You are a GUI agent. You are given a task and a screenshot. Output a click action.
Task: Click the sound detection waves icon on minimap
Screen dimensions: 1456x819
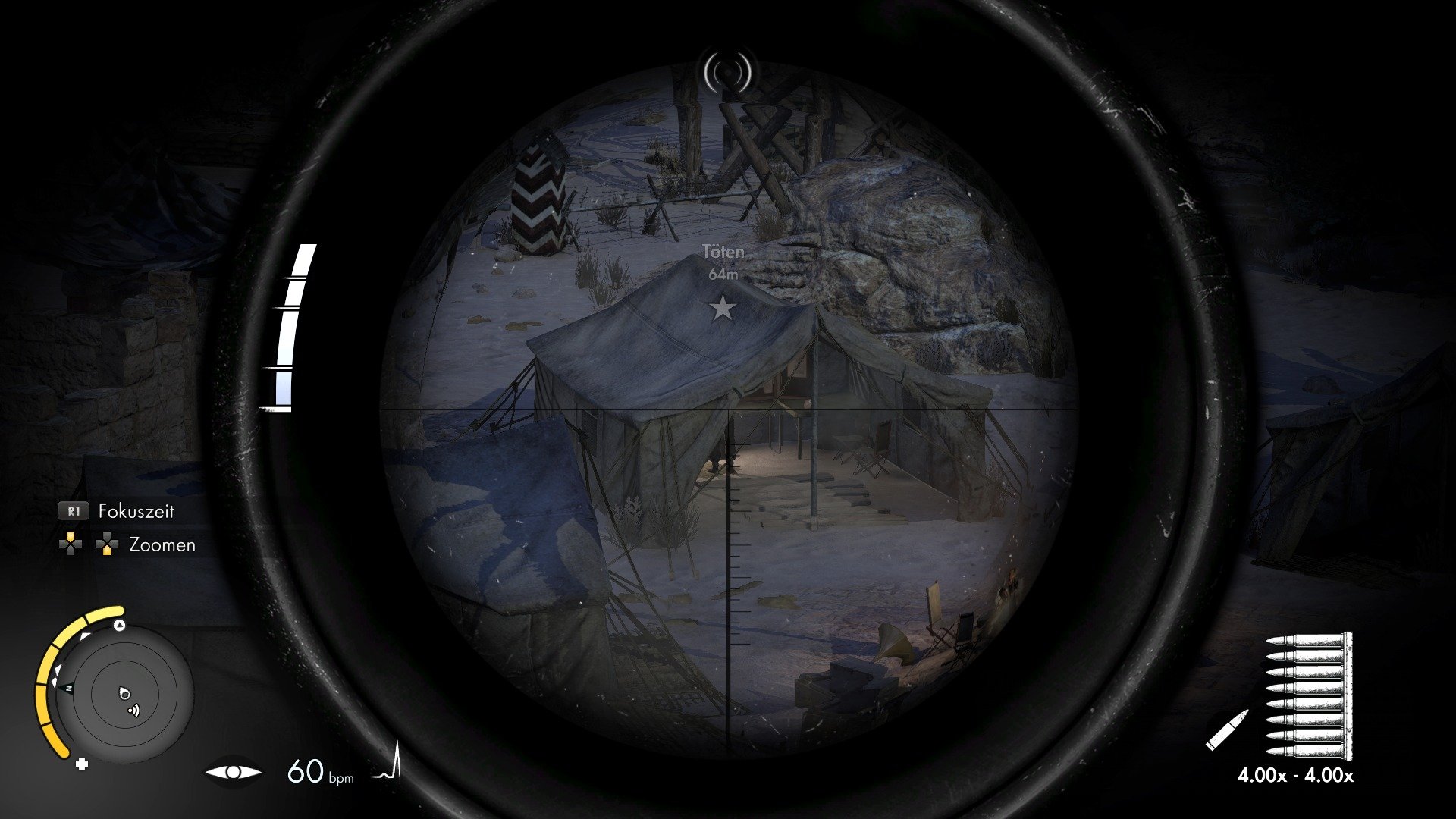(x=134, y=710)
